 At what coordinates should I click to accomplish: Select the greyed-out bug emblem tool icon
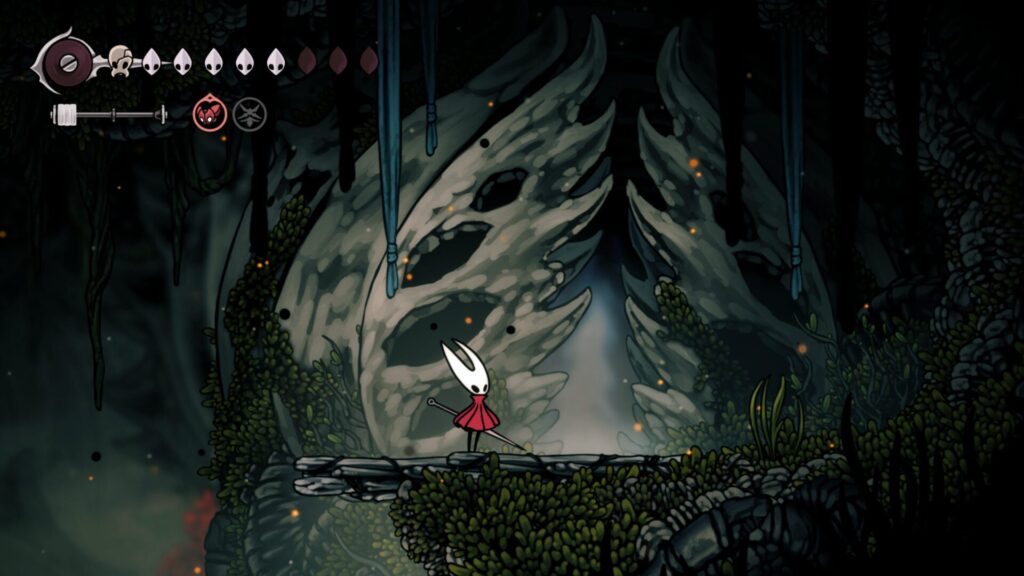[249, 114]
